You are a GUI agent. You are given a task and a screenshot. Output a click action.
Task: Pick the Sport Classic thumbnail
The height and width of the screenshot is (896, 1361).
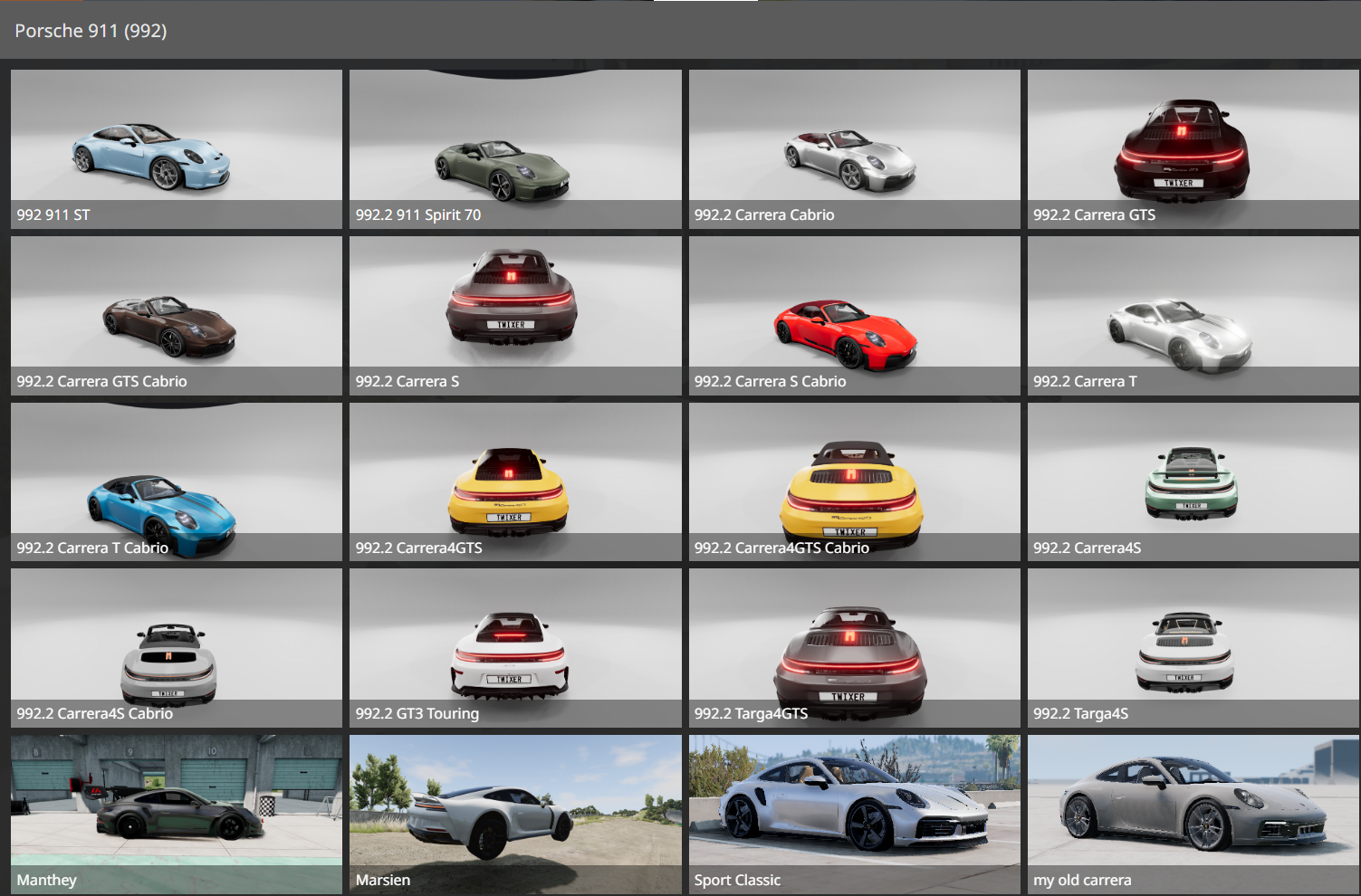point(854,814)
